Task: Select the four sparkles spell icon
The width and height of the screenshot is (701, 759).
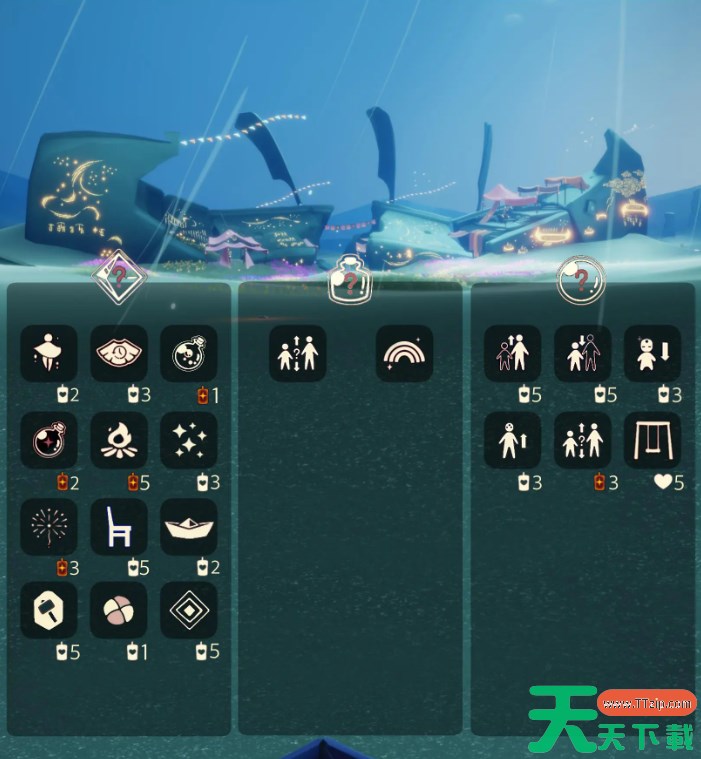Action: pos(189,441)
